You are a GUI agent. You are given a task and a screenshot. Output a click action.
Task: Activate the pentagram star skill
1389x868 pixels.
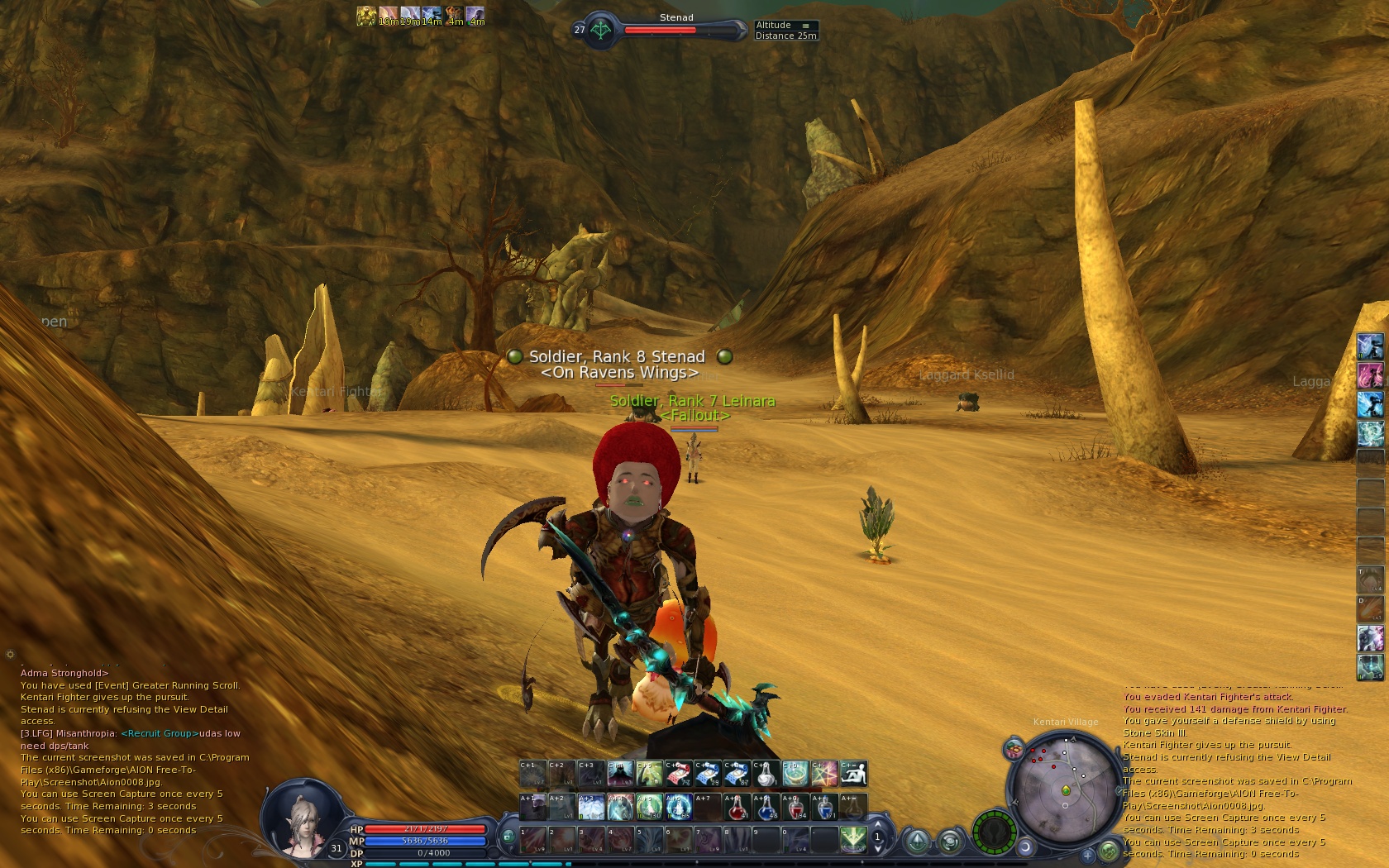click(825, 774)
